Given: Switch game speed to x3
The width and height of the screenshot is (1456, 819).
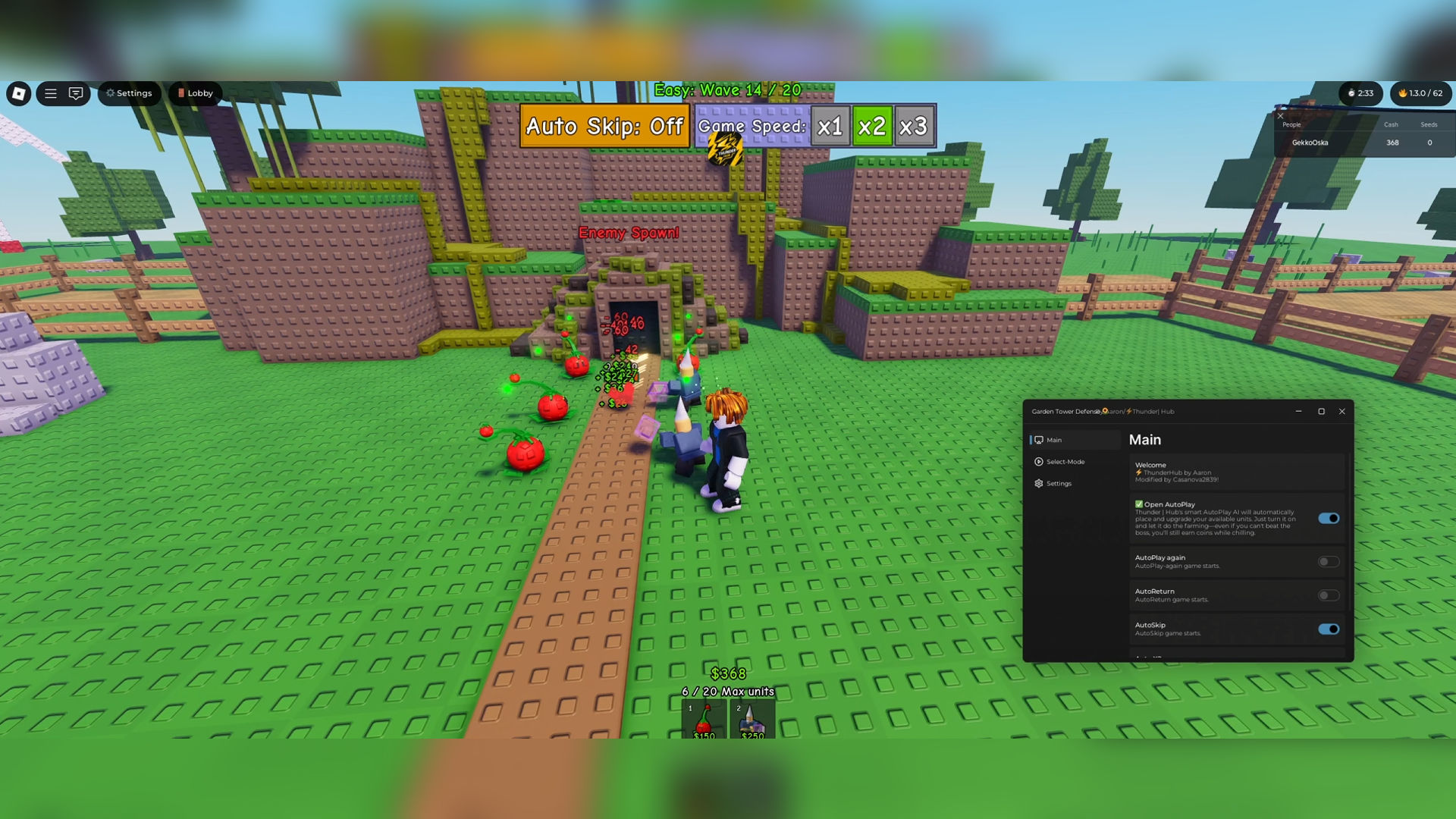Looking at the screenshot, I should (x=913, y=126).
